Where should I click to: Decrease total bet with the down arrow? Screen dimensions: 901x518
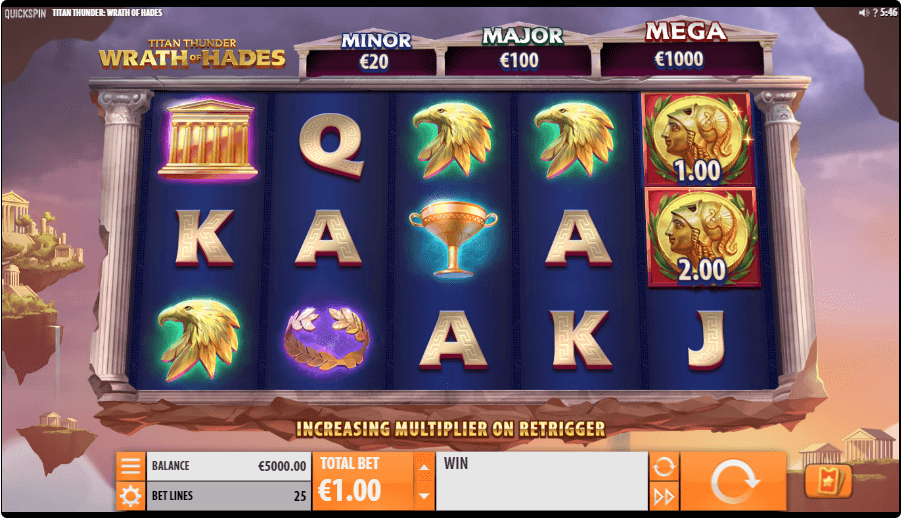pos(424,496)
